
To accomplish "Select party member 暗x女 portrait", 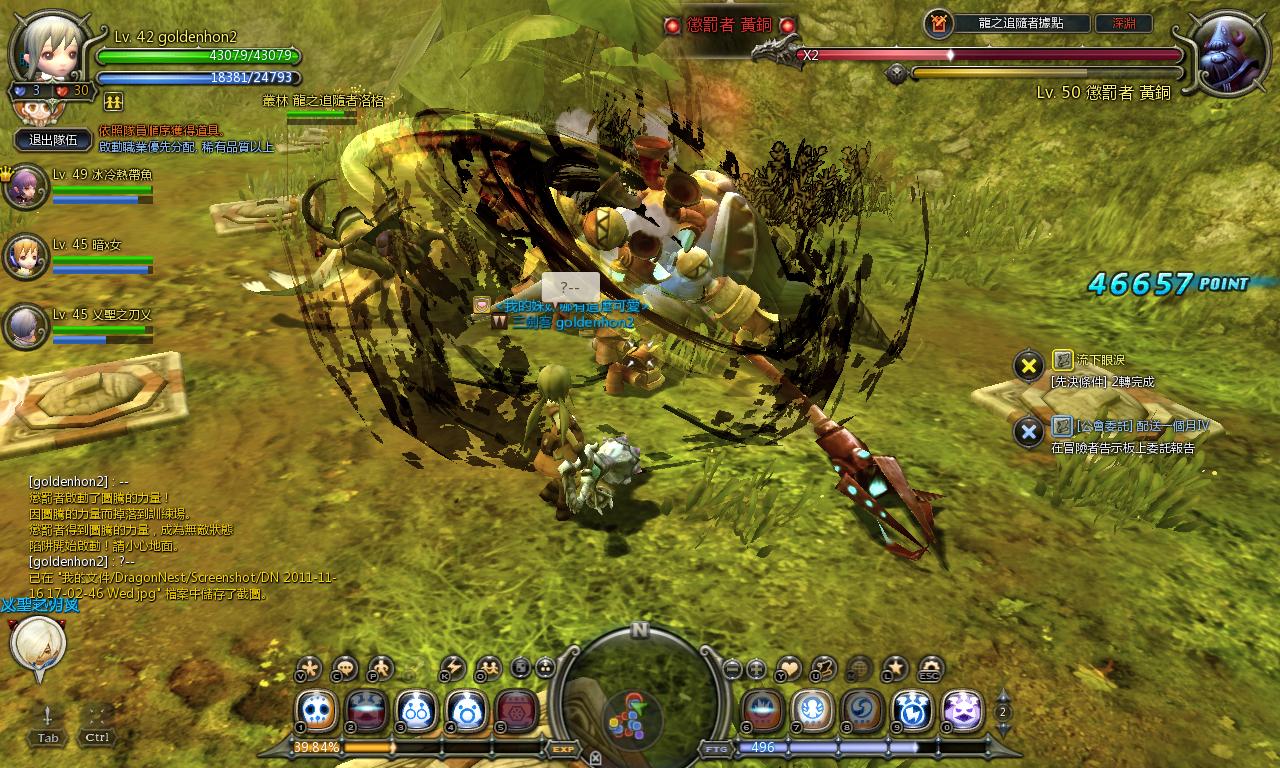I will coord(25,257).
